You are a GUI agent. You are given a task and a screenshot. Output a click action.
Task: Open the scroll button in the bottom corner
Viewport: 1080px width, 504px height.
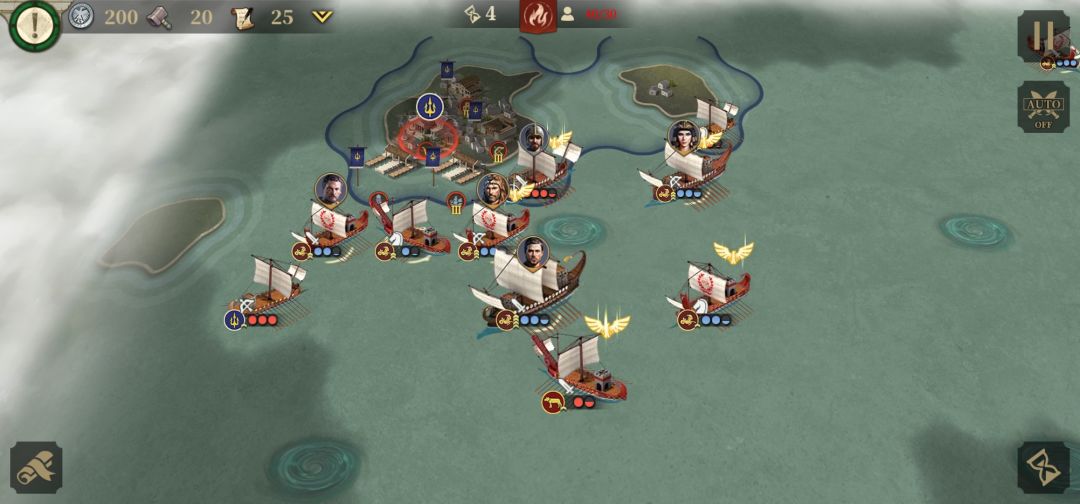(36, 467)
